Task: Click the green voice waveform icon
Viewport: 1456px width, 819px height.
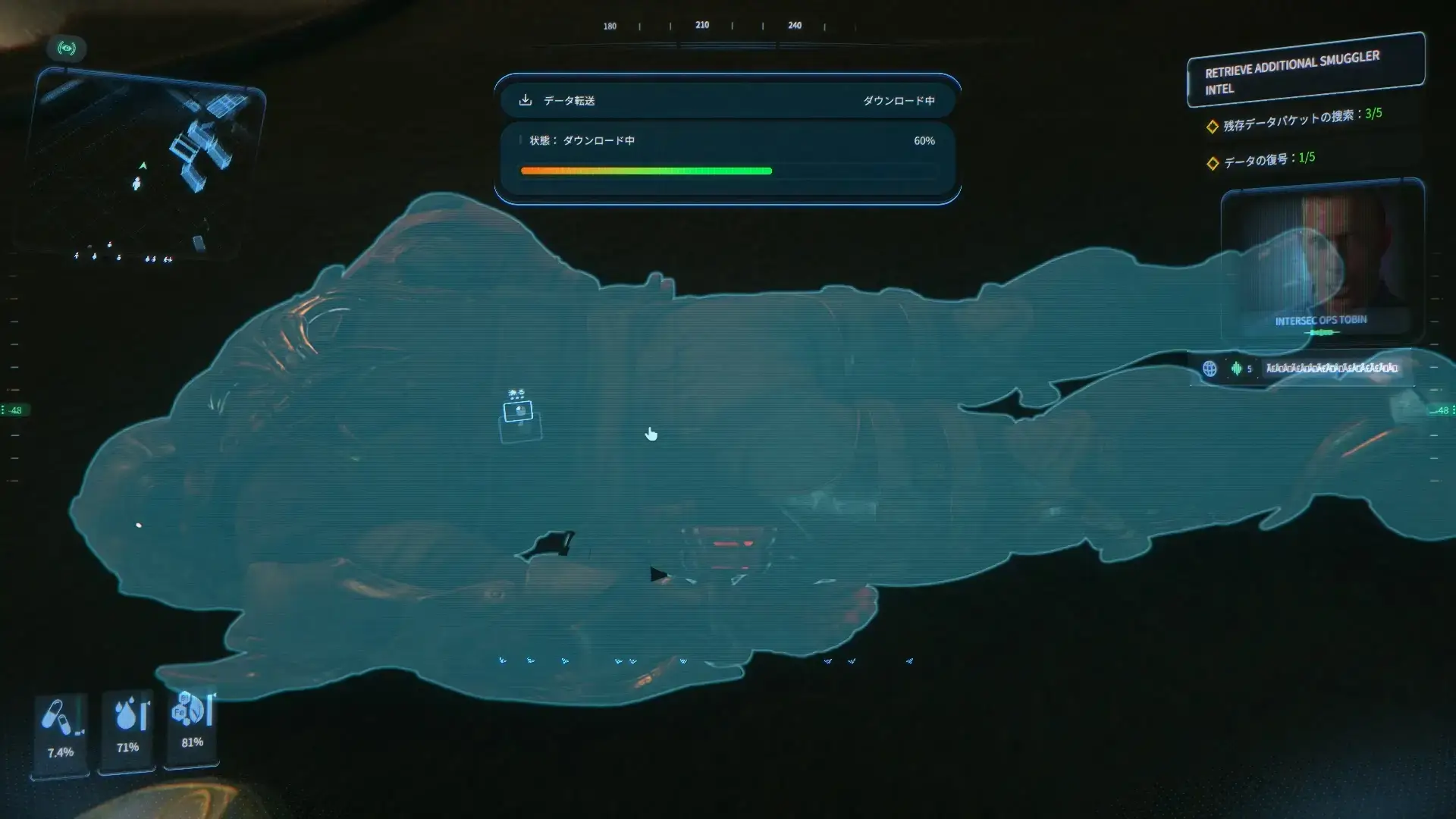Action: pos(1236,369)
